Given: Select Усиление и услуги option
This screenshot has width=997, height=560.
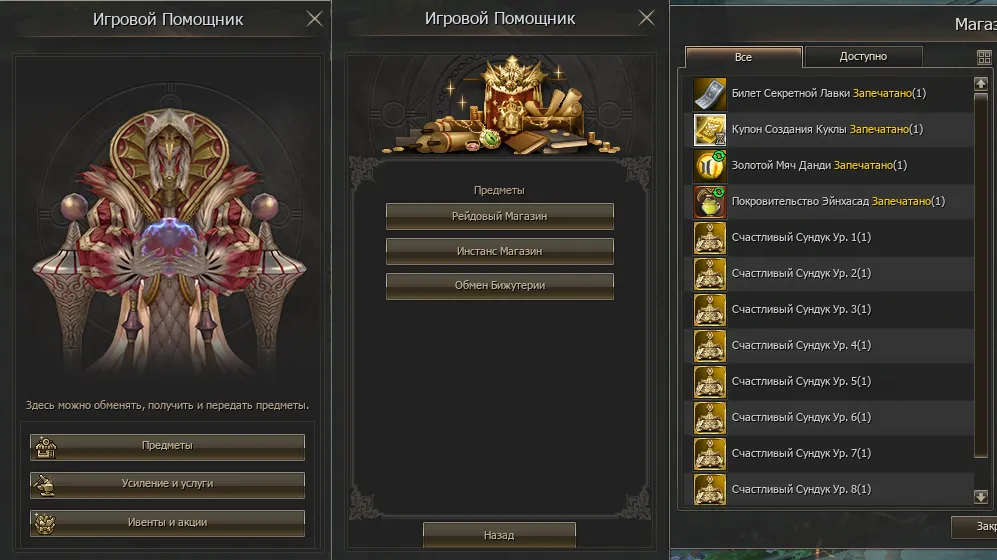Looking at the screenshot, I should [x=167, y=484].
